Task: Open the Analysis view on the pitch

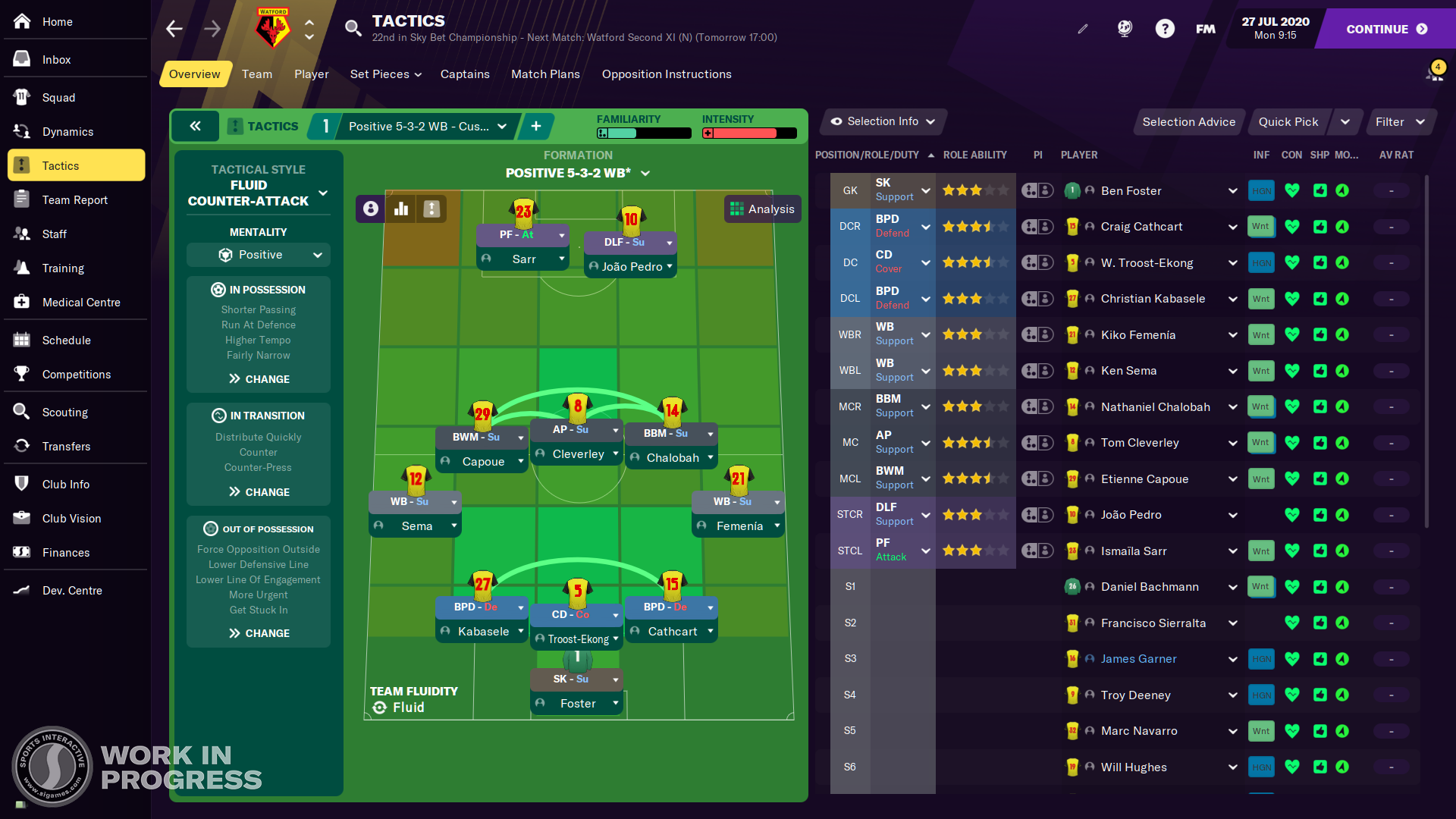Action: 762,209
